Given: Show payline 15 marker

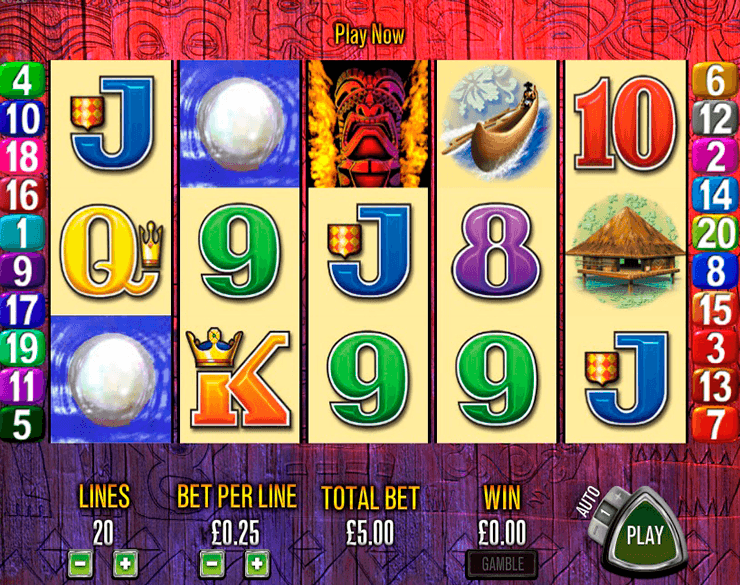Looking at the screenshot, I should [716, 309].
